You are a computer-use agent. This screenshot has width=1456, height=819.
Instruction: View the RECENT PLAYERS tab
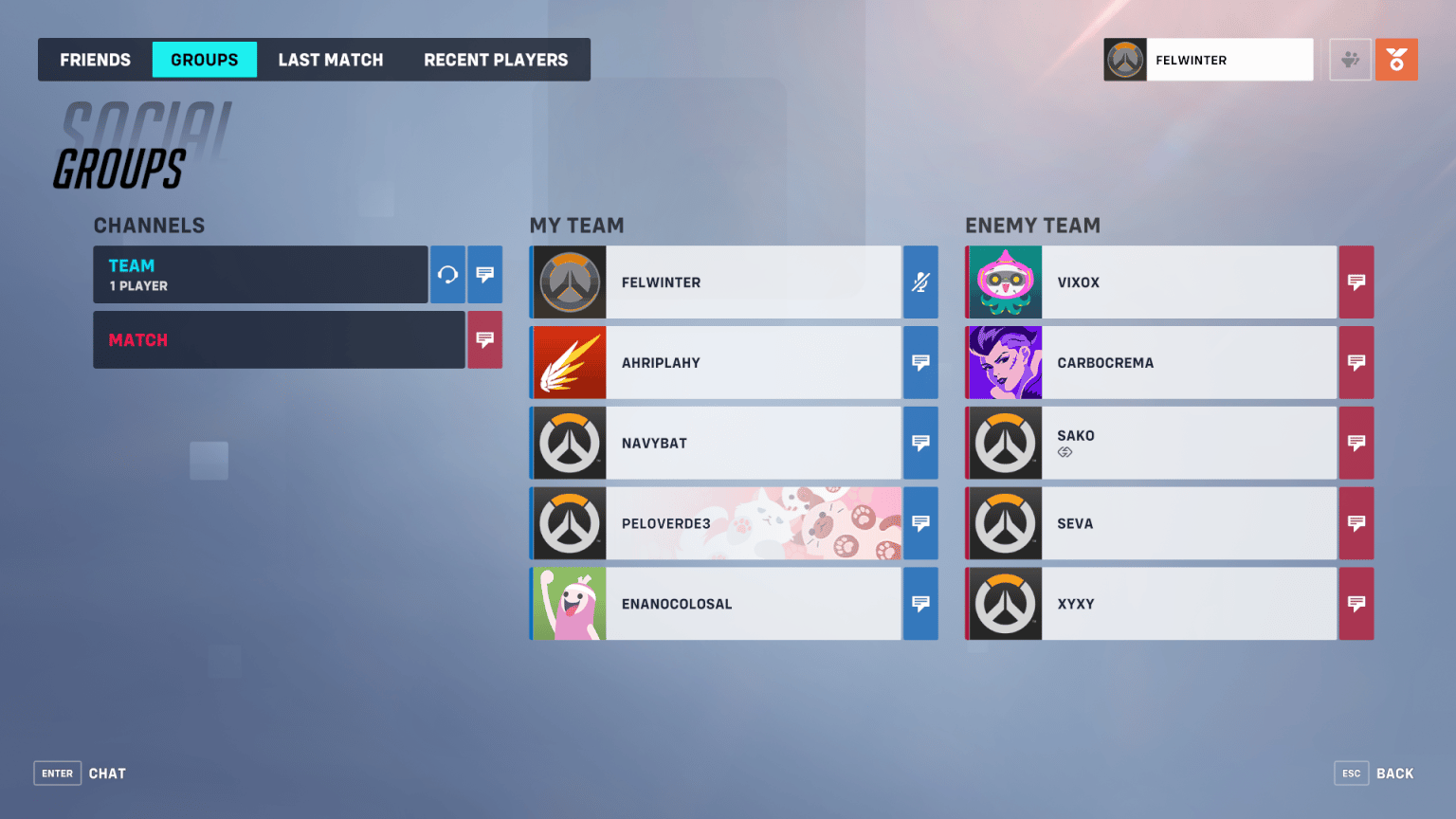coord(496,59)
